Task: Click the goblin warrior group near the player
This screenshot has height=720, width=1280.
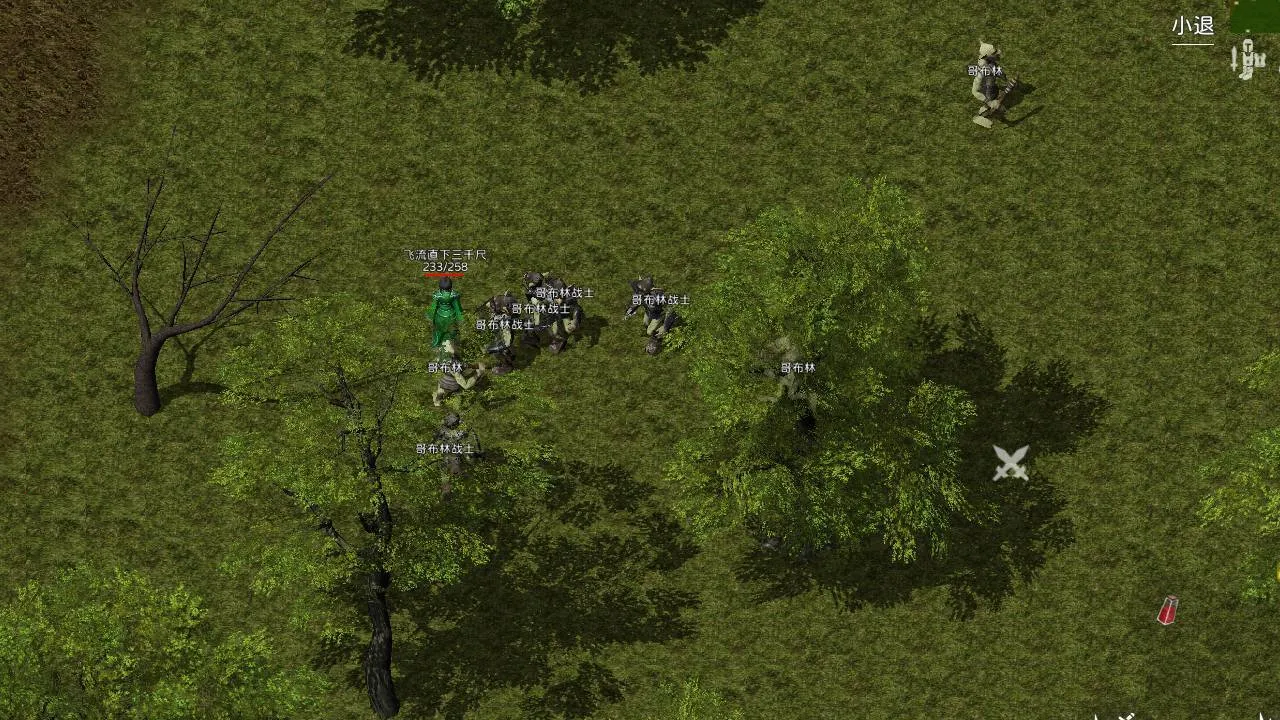Action: point(535,320)
